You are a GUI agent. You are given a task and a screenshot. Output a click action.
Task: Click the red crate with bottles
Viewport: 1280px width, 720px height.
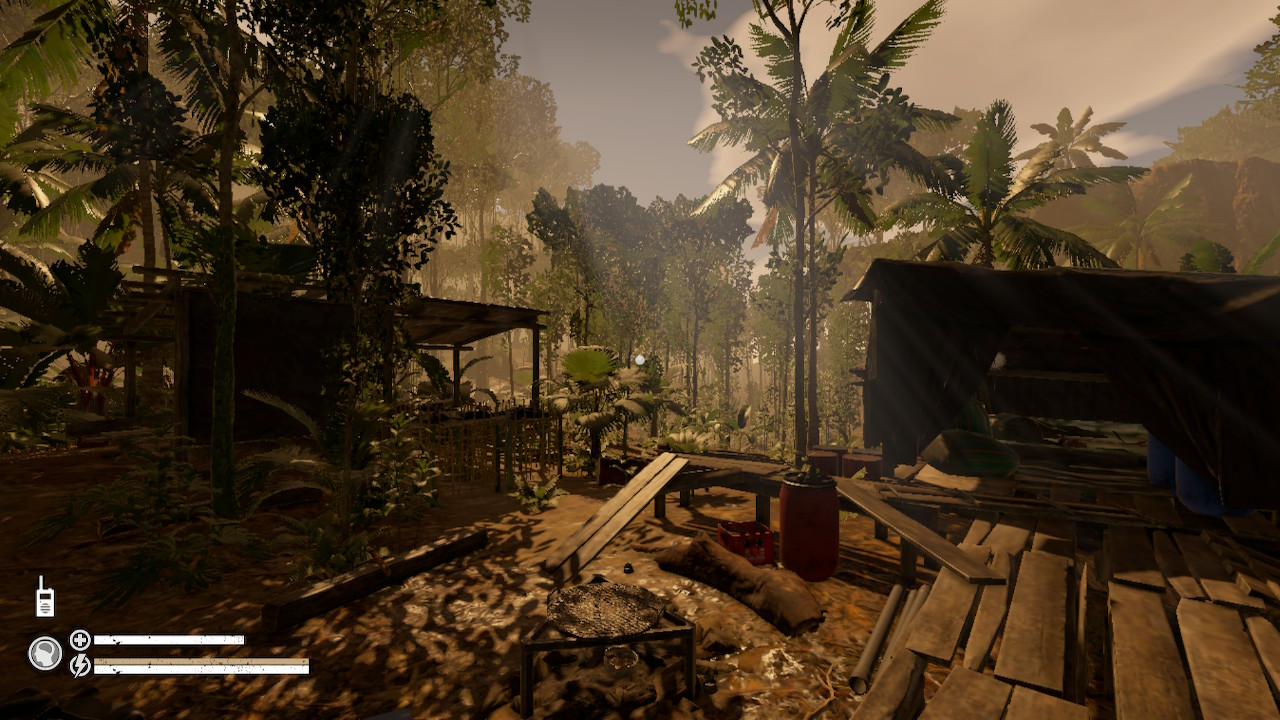pos(745,540)
